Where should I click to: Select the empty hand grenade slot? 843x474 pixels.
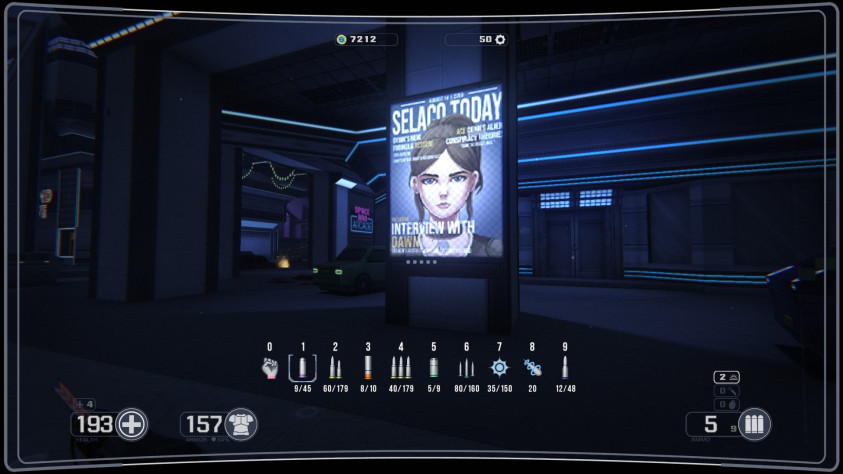pos(727,403)
